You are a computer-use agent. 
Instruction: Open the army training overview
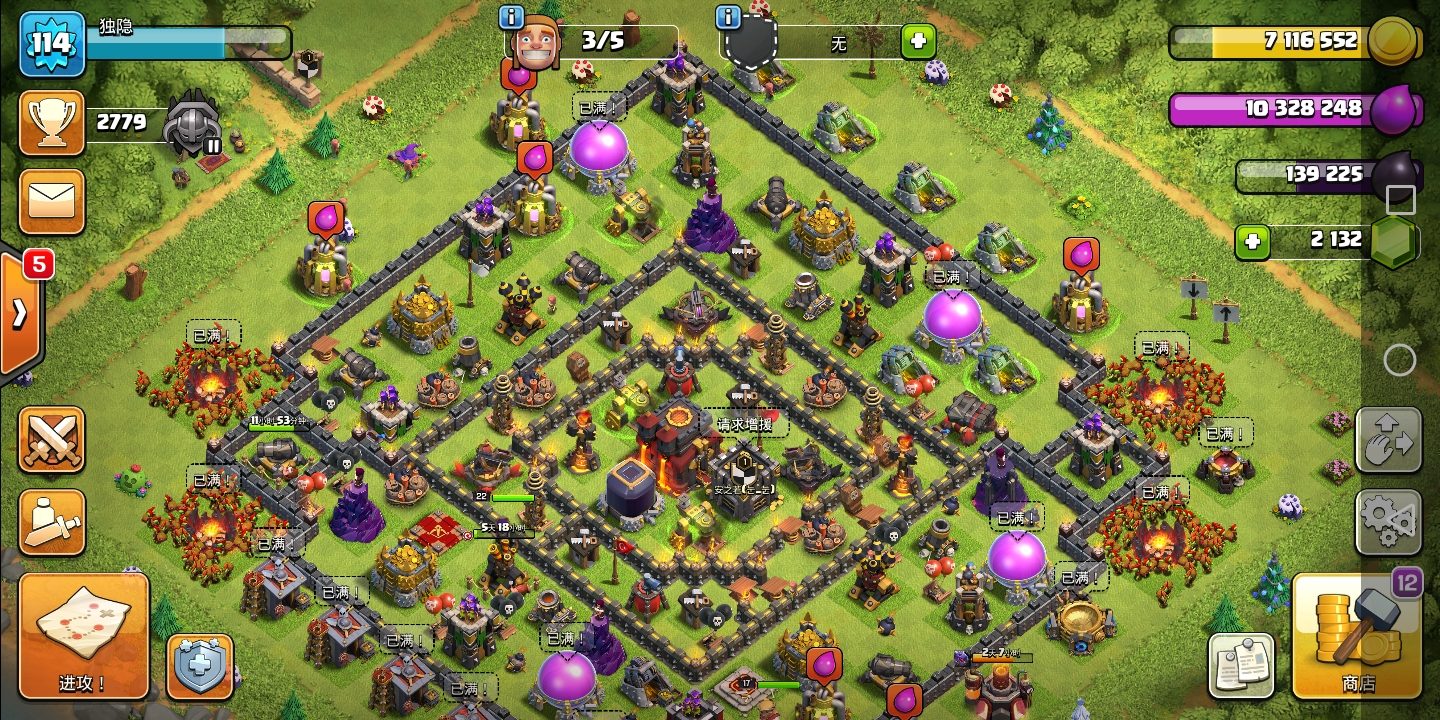pyautogui.click(x=51, y=522)
